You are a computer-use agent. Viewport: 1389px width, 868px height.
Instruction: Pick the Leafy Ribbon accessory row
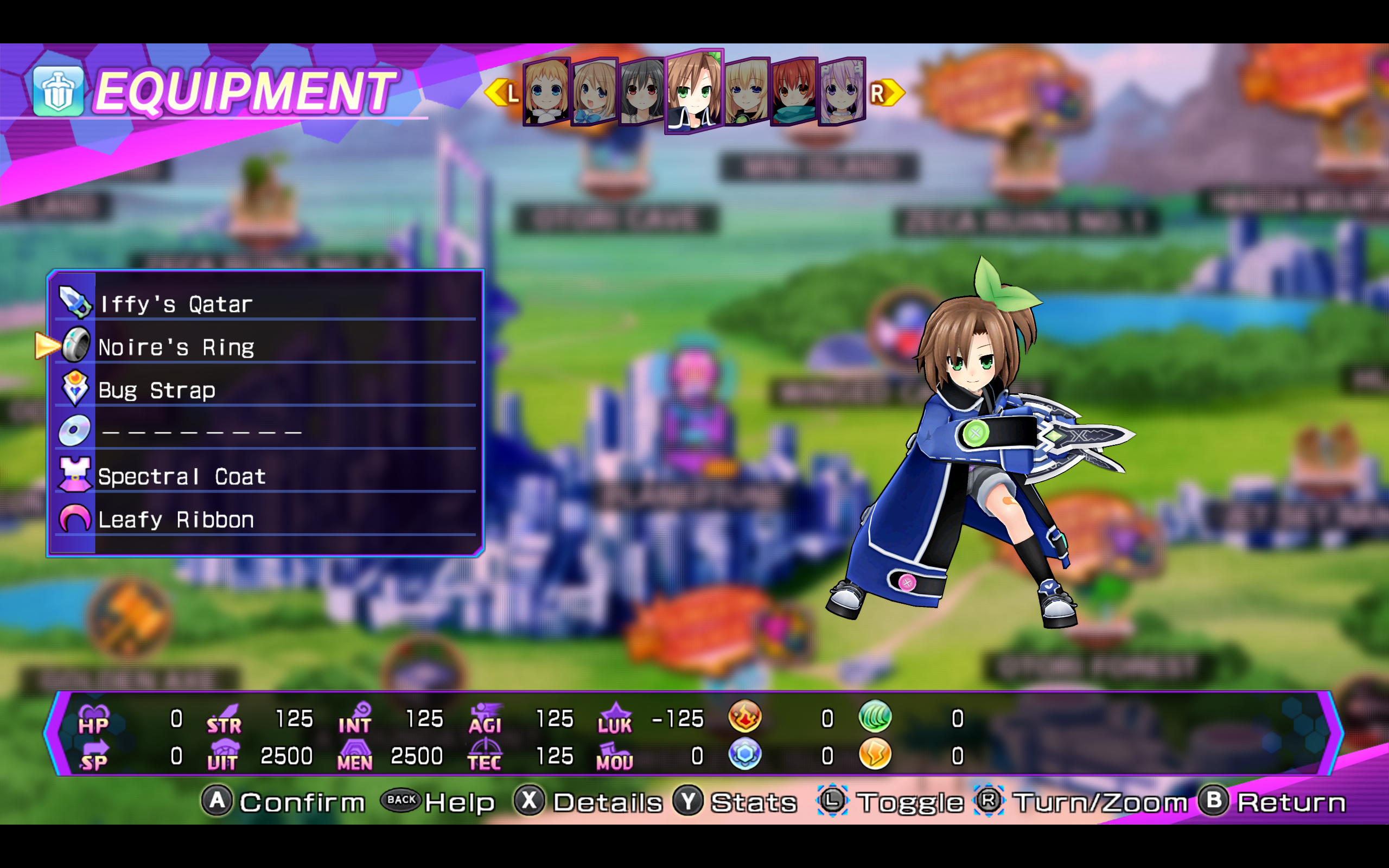265,519
